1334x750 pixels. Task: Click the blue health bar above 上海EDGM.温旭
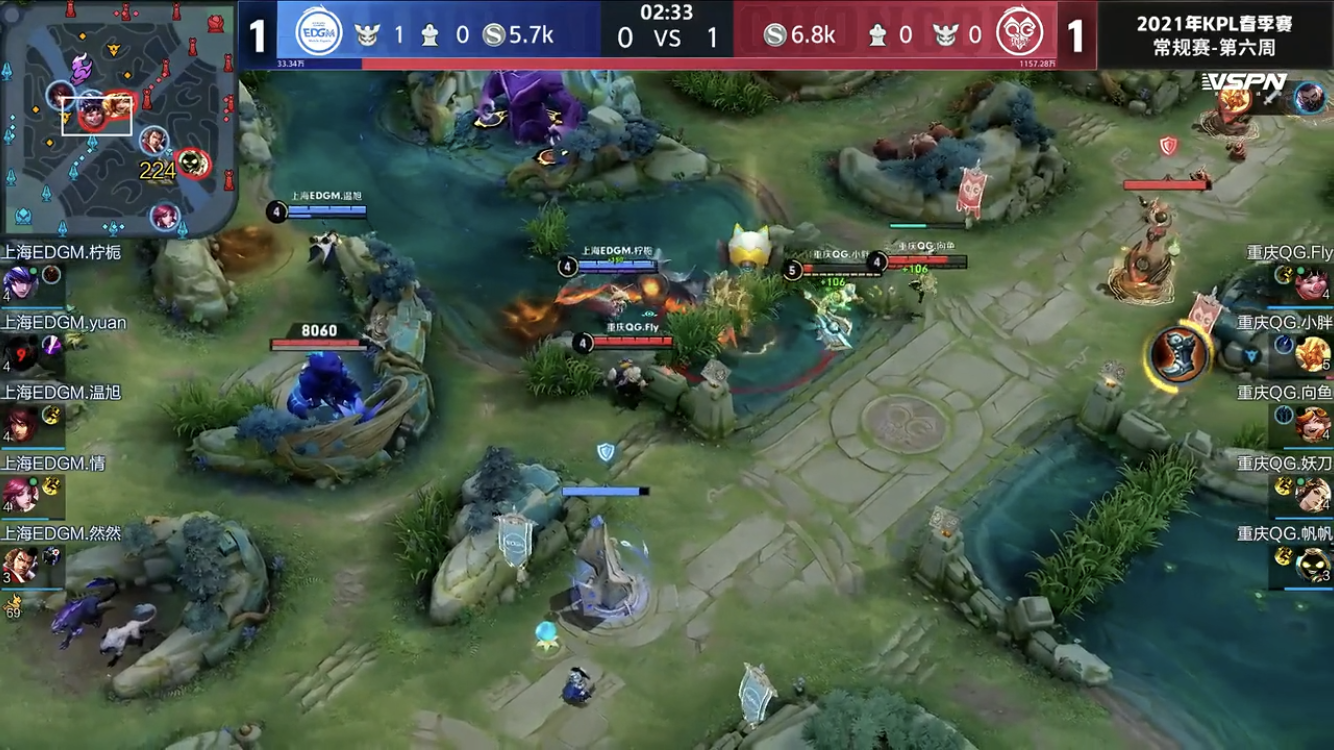(328, 209)
